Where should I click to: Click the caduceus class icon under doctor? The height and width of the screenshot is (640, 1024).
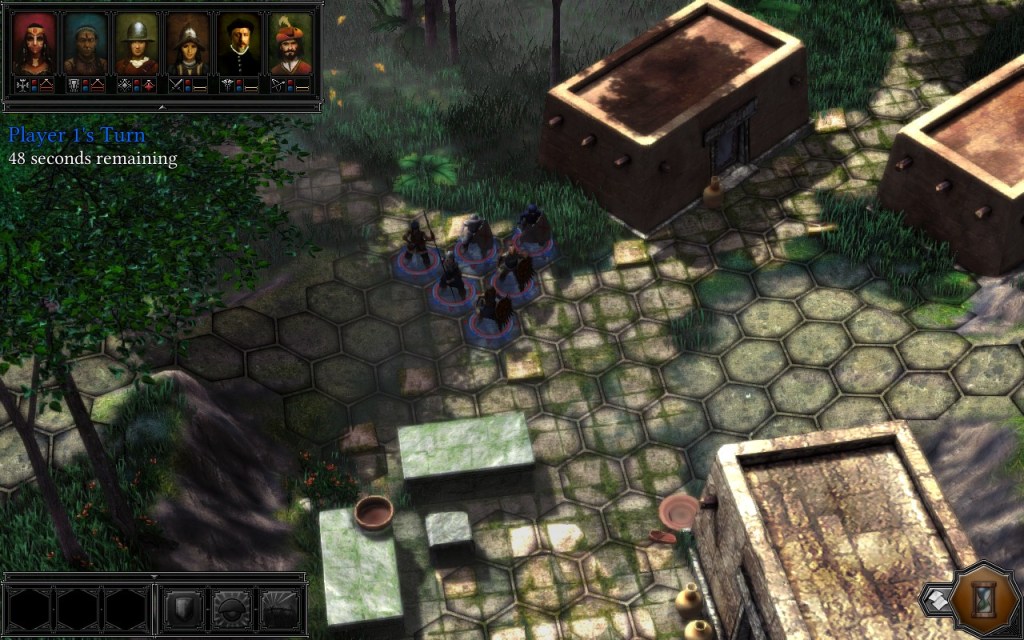coord(227,86)
